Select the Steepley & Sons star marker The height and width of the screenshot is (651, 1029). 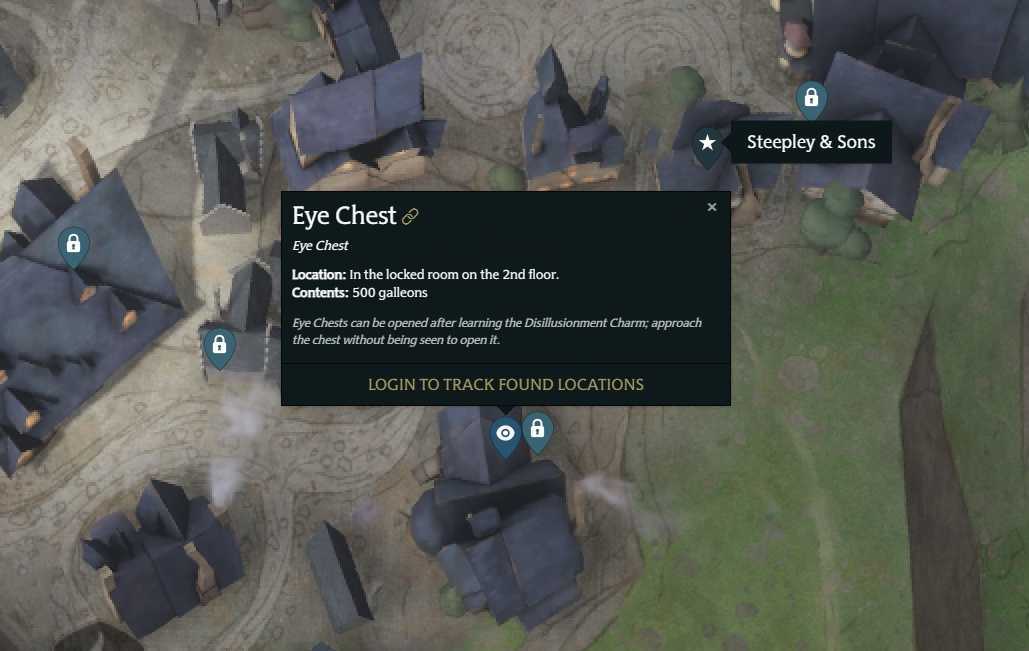point(708,143)
